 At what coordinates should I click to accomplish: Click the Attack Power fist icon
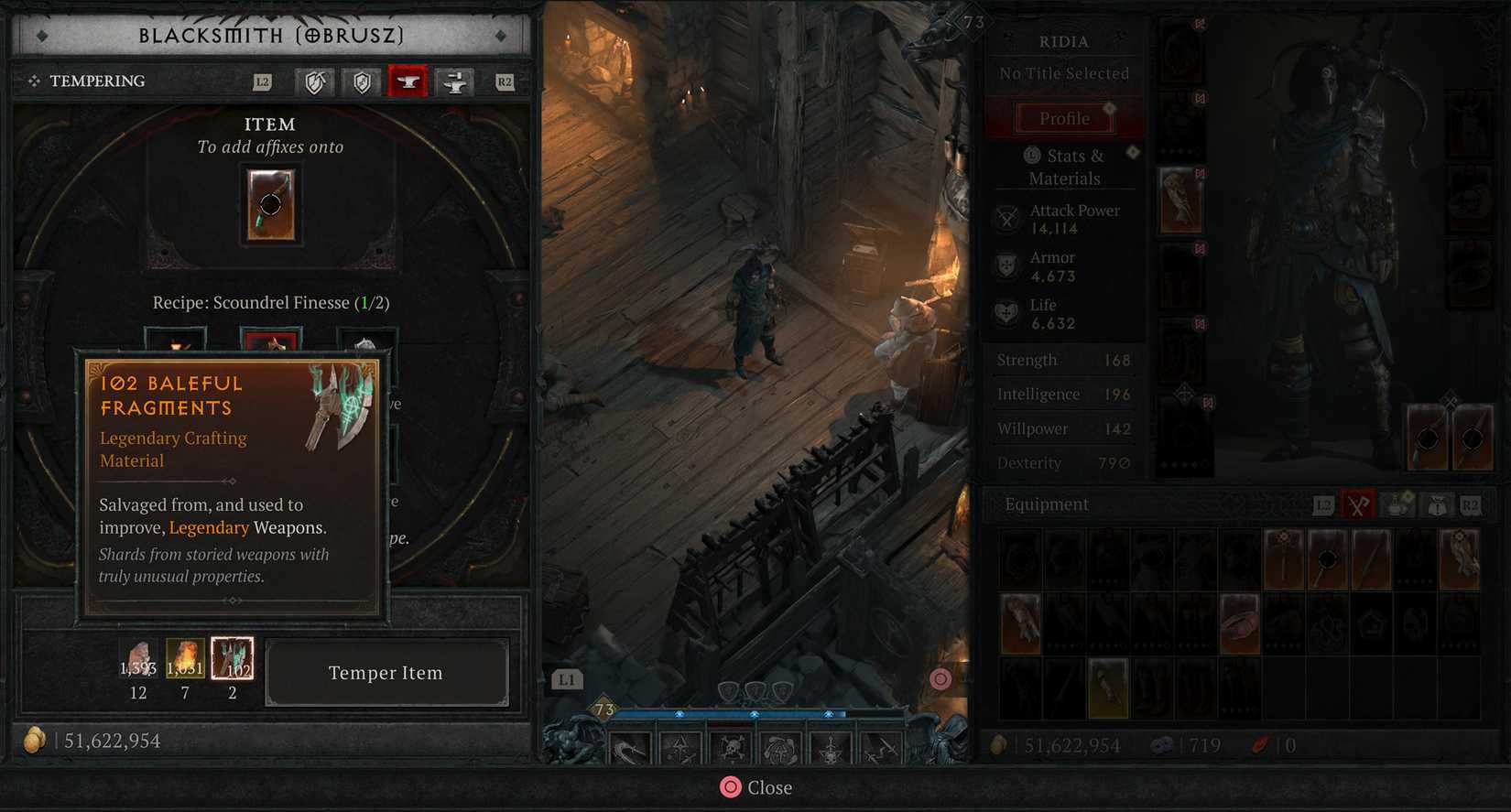(x=1007, y=219)
